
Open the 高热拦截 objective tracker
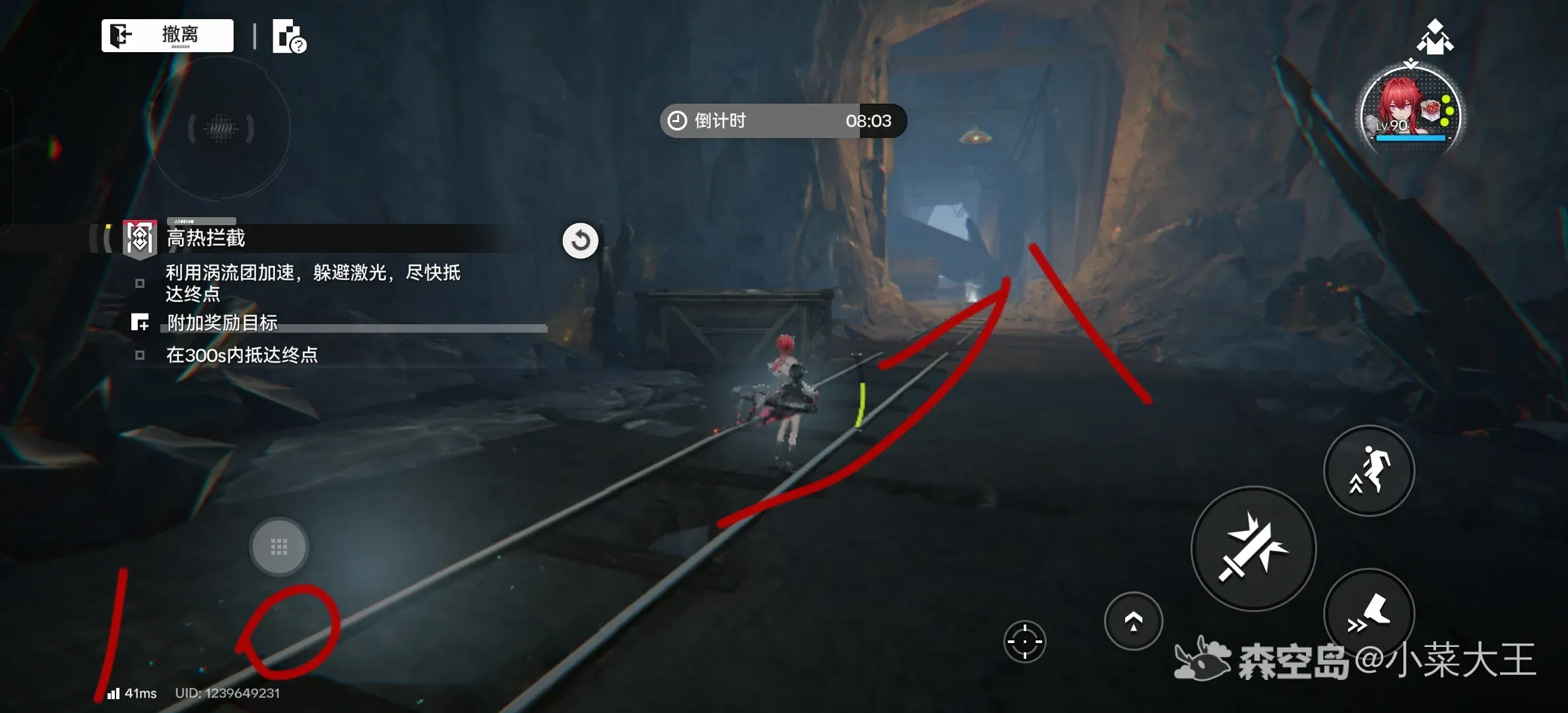tap(206, 238)
